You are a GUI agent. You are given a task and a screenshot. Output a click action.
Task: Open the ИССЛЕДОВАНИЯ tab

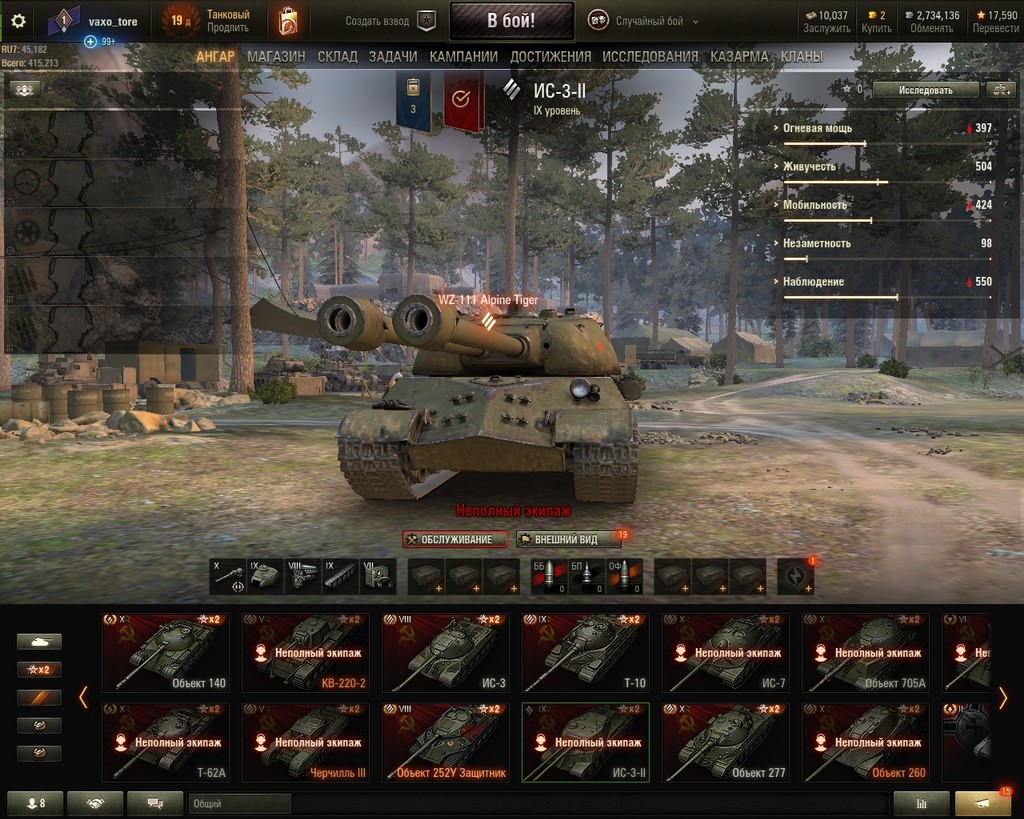(651, 57)
